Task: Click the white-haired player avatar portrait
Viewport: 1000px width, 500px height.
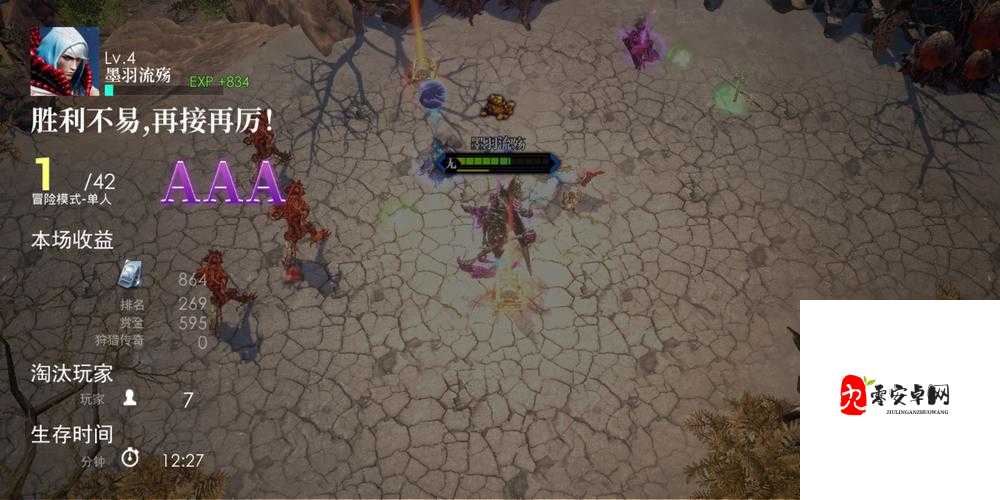Action: (x=64, y=61)
